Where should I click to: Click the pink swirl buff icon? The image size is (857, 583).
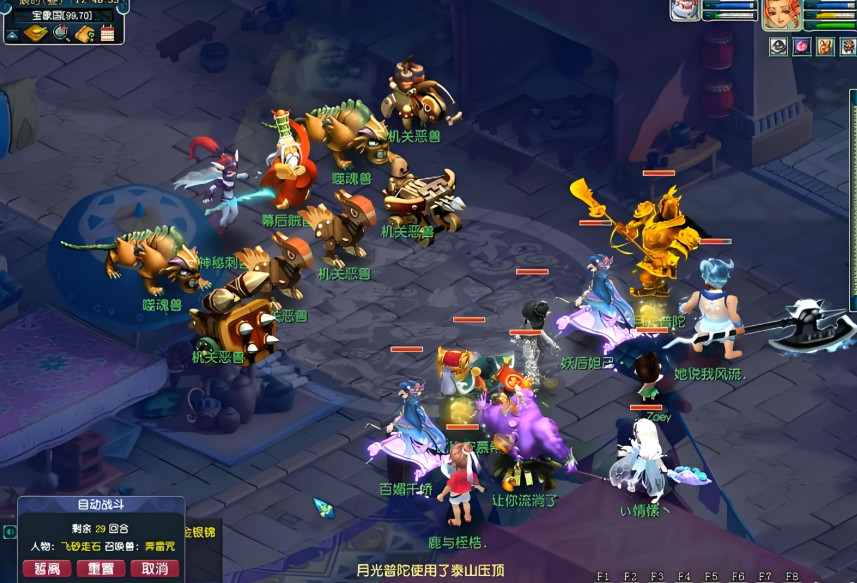click(801, 46)
